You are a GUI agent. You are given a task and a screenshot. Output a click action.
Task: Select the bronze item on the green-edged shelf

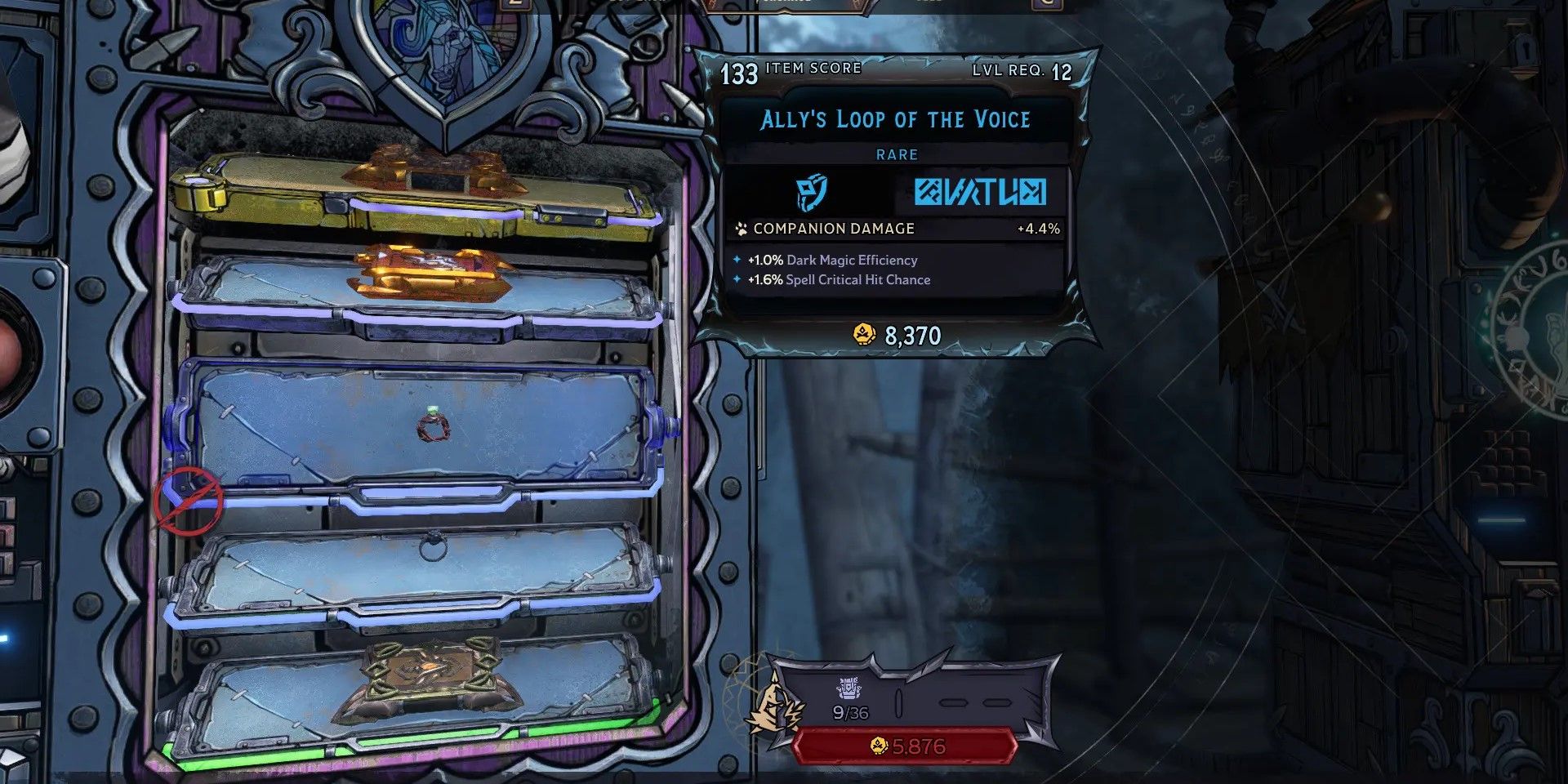430,680
